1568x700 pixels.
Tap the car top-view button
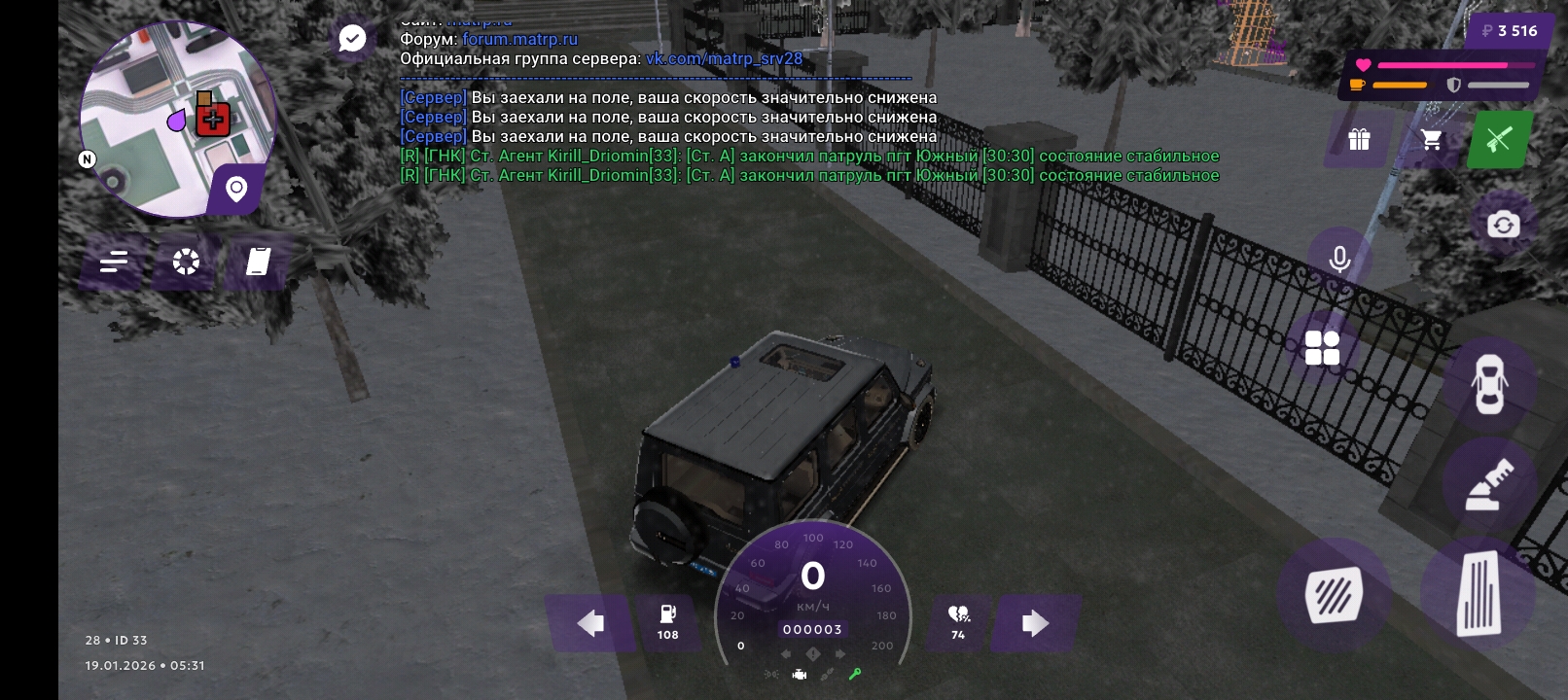coord(1489,384)
